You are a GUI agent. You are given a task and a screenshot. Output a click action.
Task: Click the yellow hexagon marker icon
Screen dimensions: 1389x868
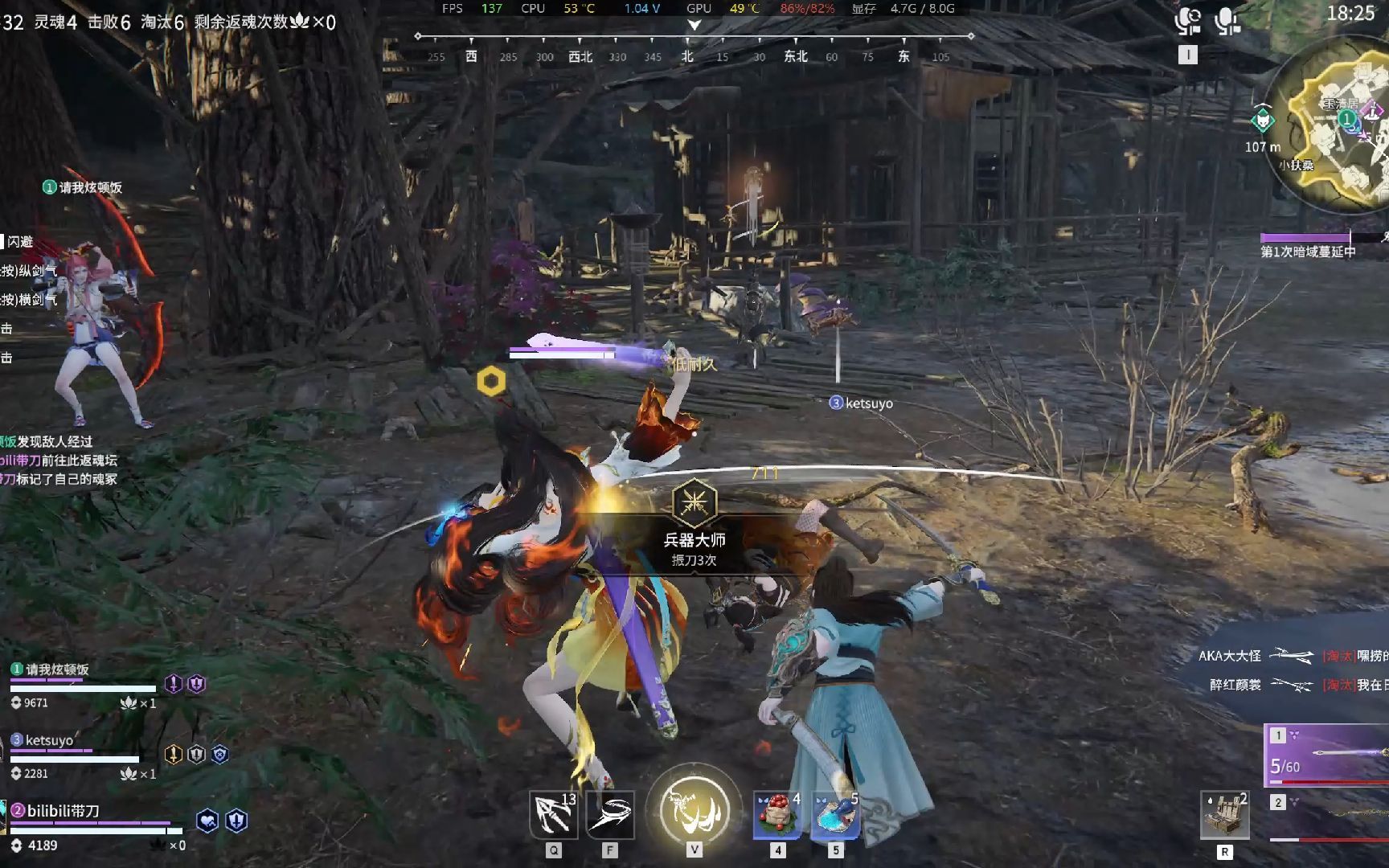(x=491, y=381)
